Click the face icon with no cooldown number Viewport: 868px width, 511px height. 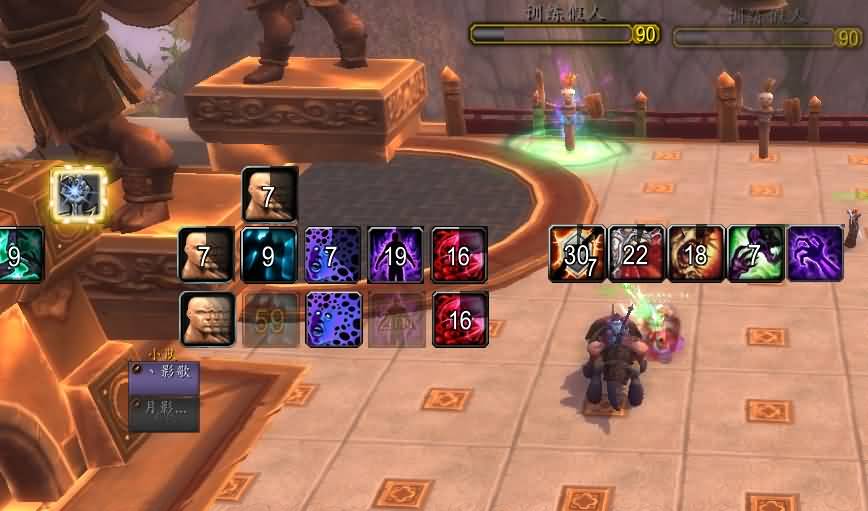[x=207, y=319]
